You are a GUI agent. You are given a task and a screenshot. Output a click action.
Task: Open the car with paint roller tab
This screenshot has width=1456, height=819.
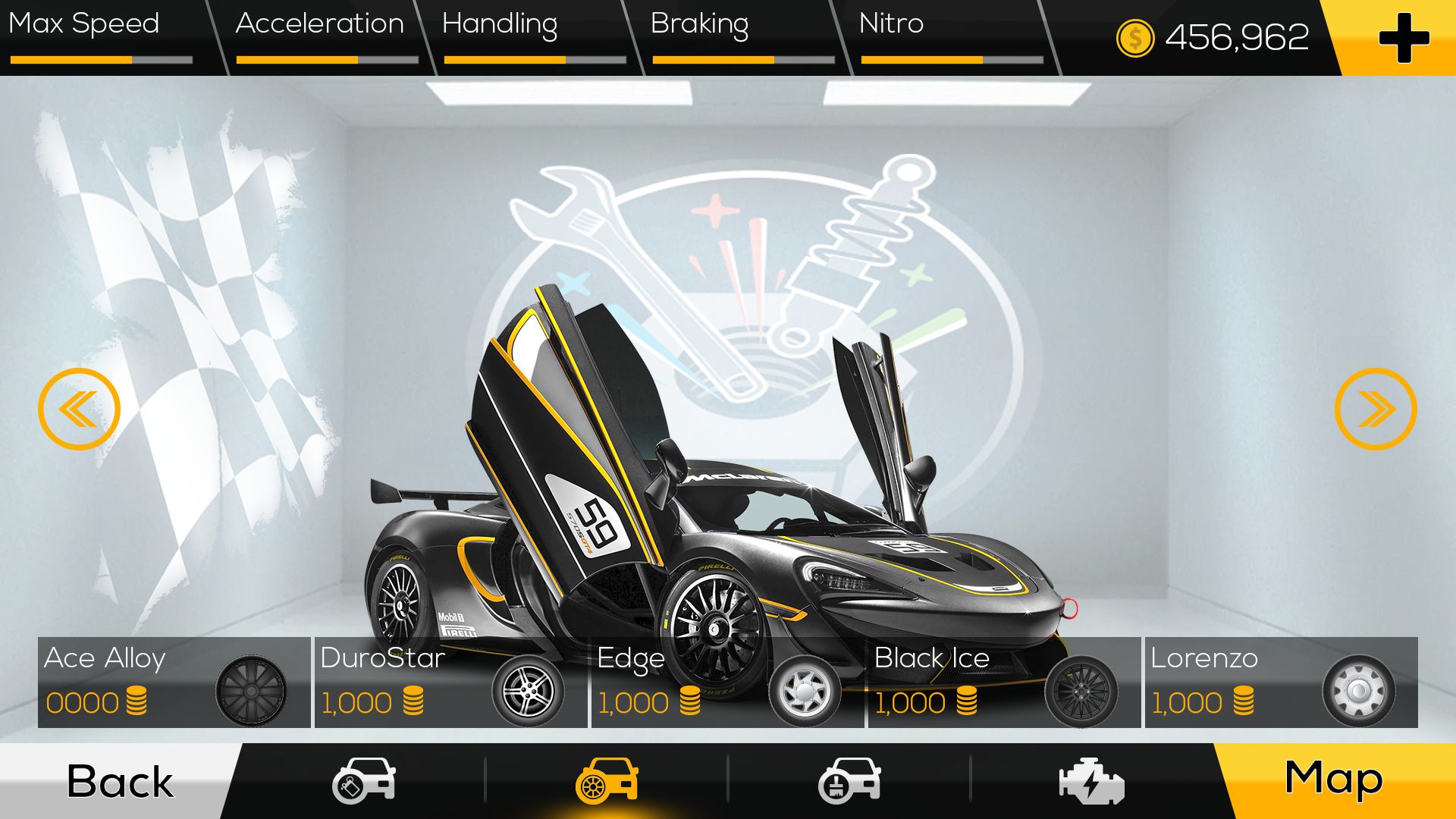click(x=849, y=781)
